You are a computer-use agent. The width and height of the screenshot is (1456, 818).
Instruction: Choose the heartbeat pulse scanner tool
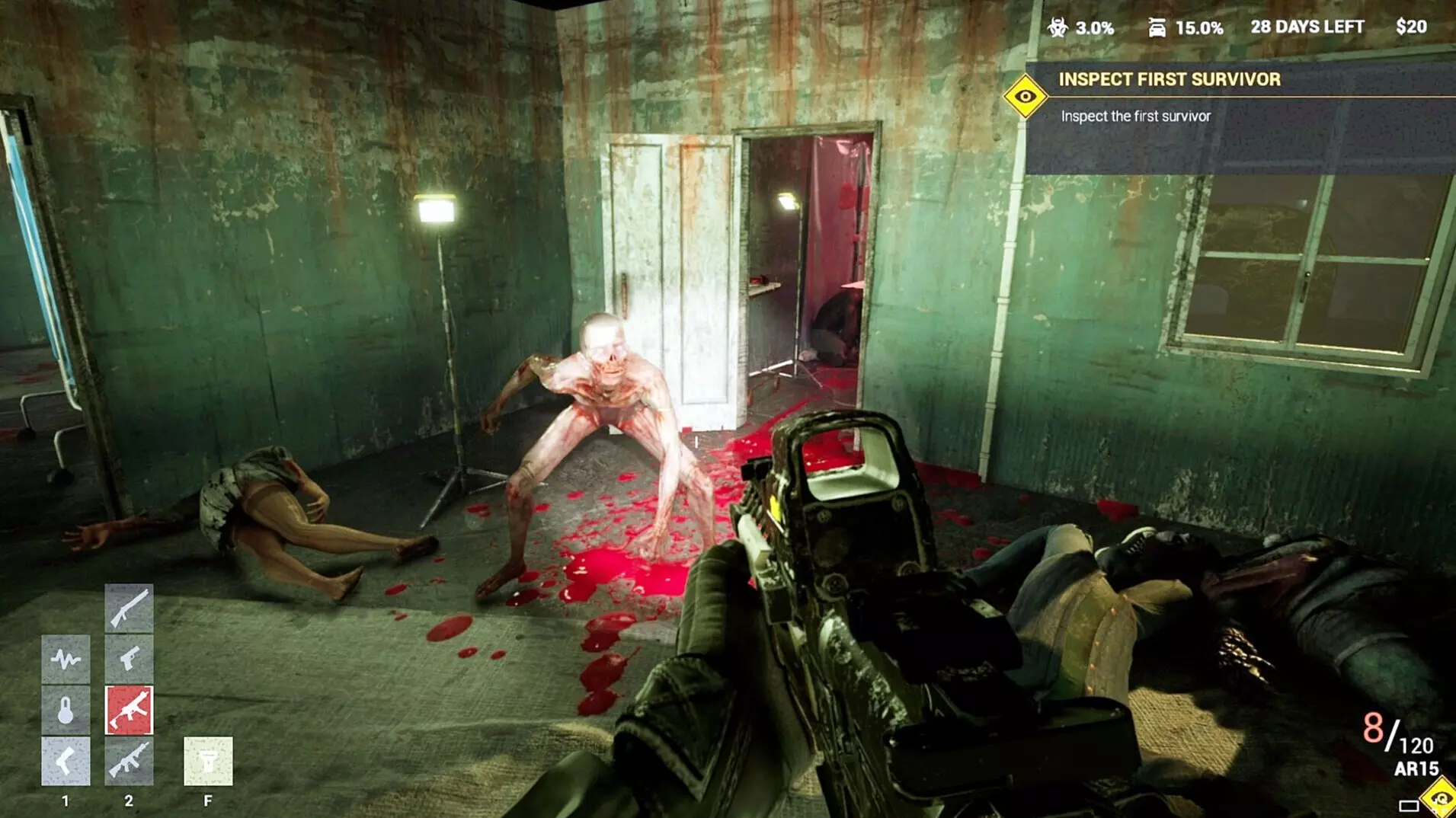click(66, 658)
